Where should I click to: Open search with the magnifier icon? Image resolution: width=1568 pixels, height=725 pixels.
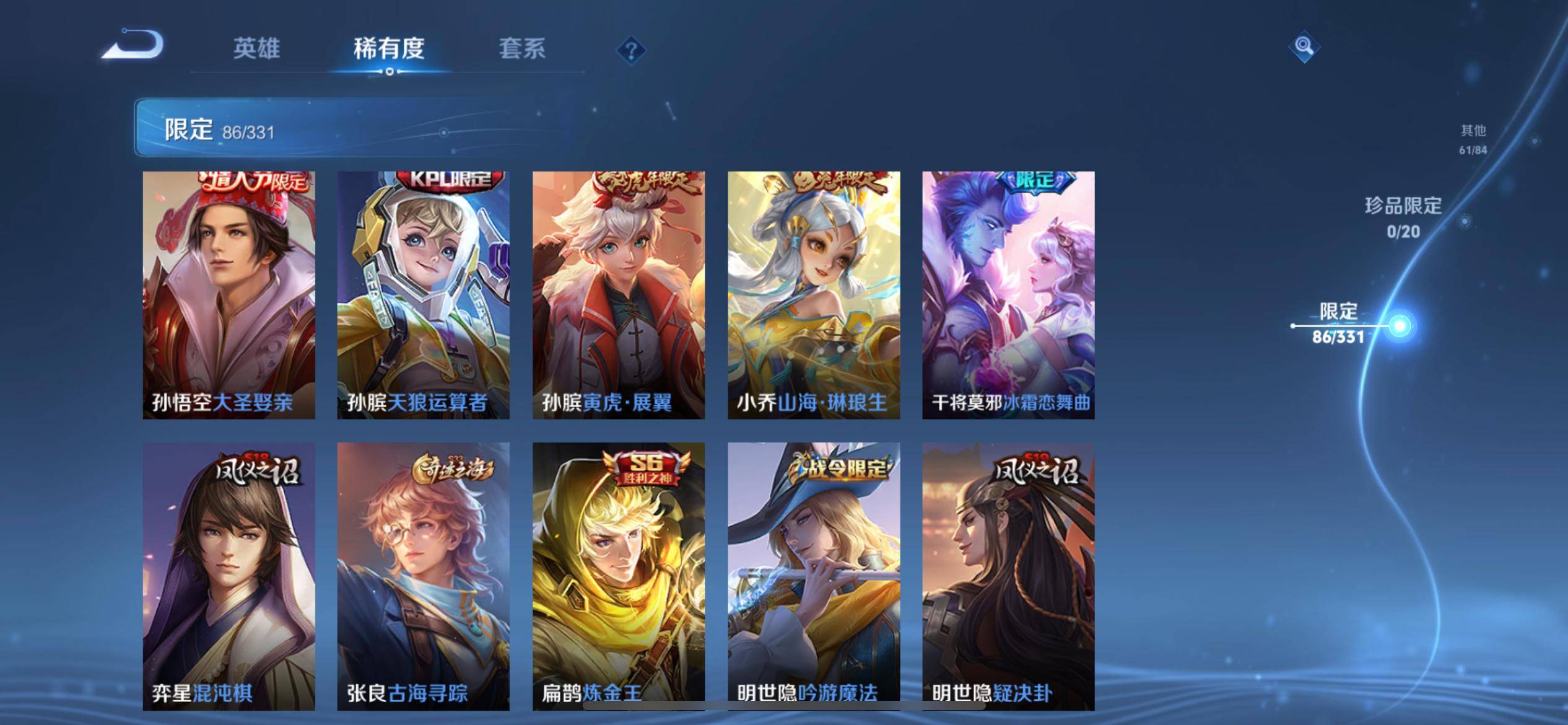(x=1304, y=45)
